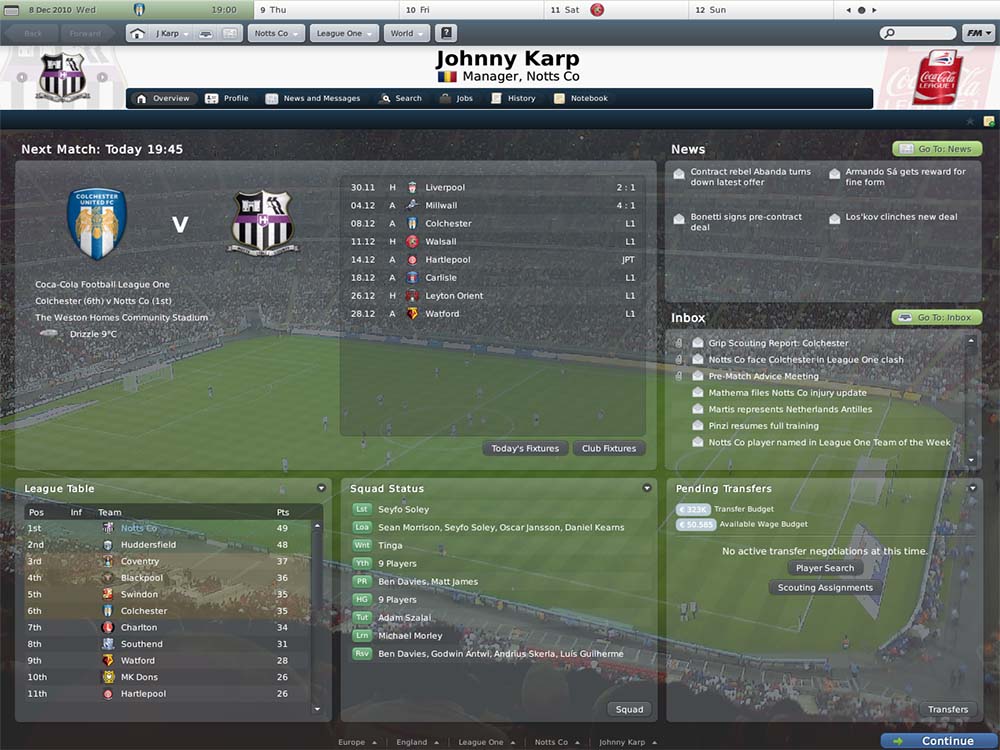Go to the News screen

(x=937, y=149)
